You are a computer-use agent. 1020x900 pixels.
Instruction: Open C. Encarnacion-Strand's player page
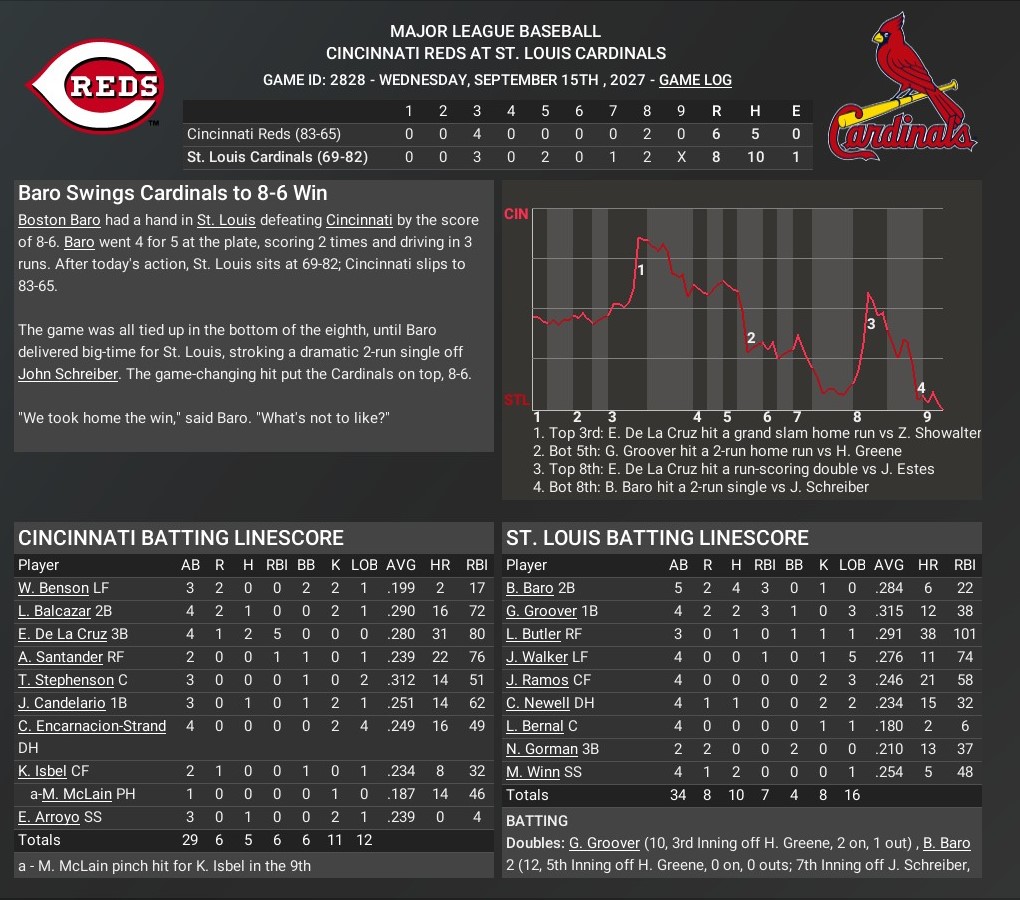point(92,726)
